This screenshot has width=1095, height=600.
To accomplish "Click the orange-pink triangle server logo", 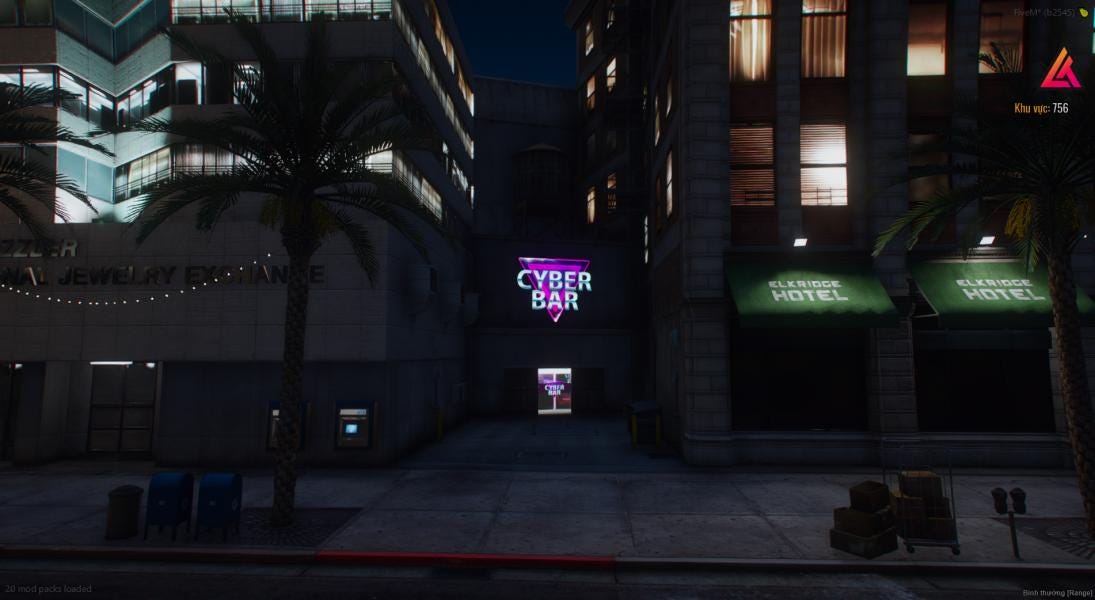I will coord(1058,68).
